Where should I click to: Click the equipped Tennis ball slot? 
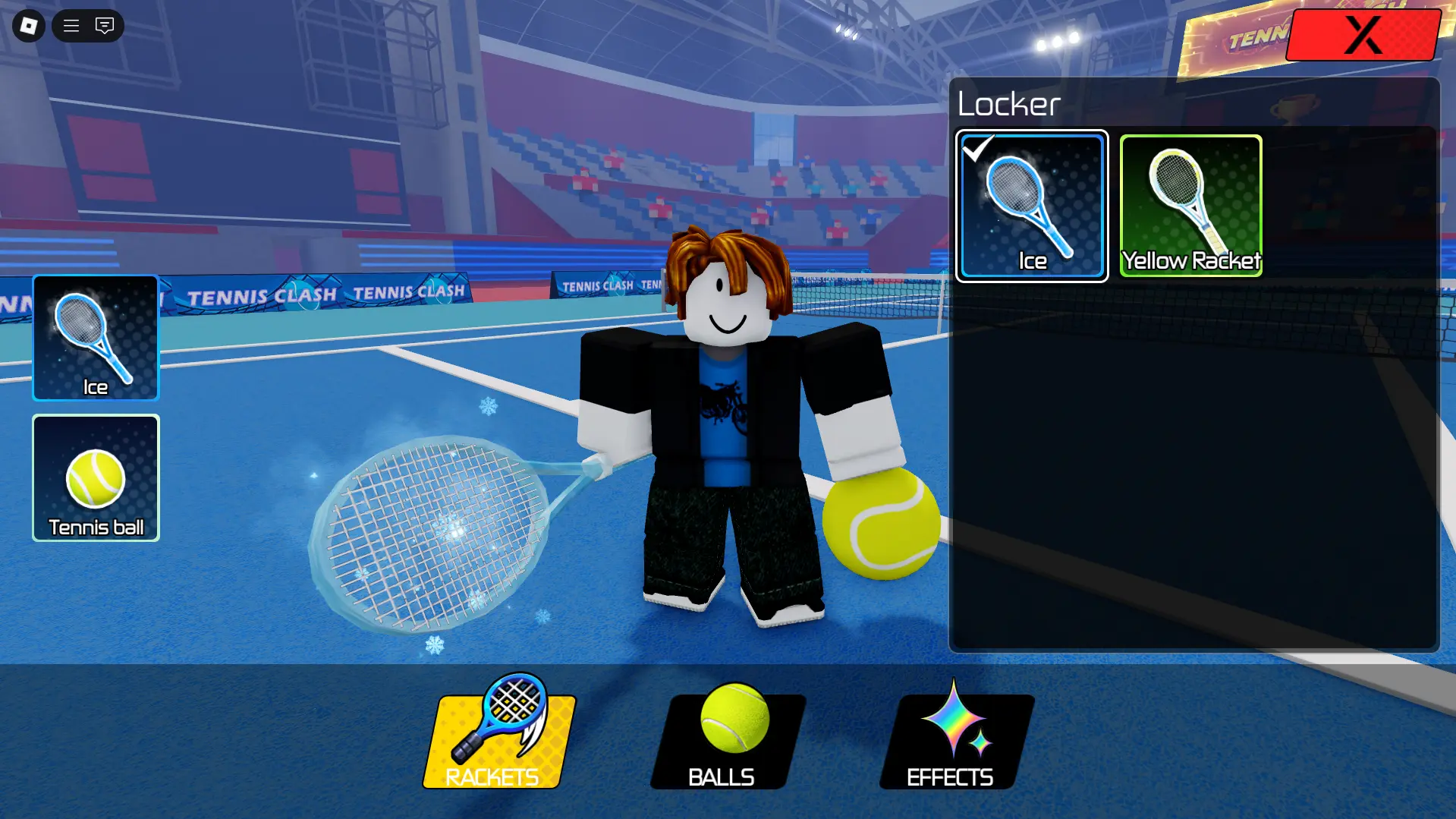coord(96,477)
